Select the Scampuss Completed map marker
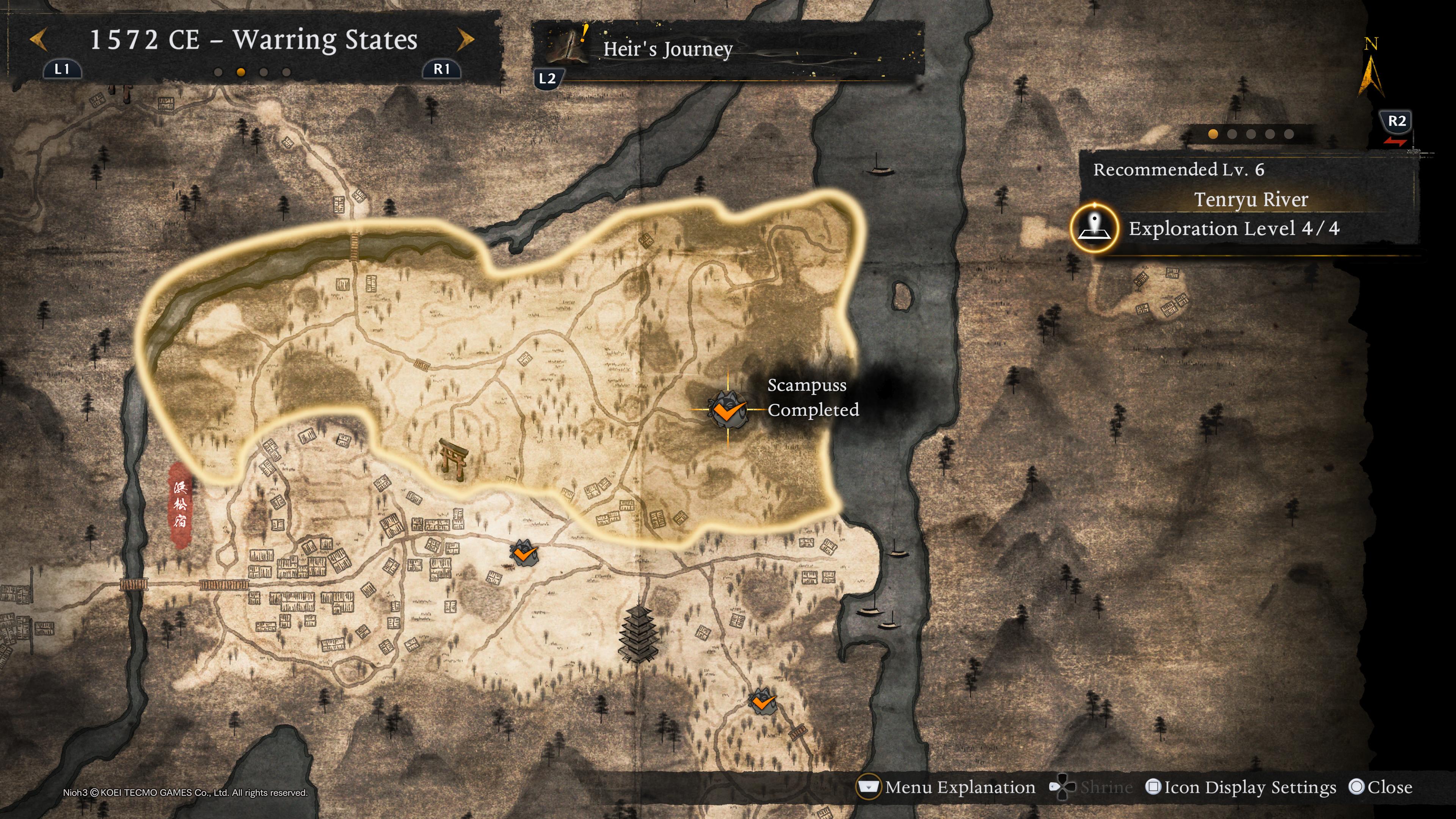1456x819 pixels. click(728, 409)
